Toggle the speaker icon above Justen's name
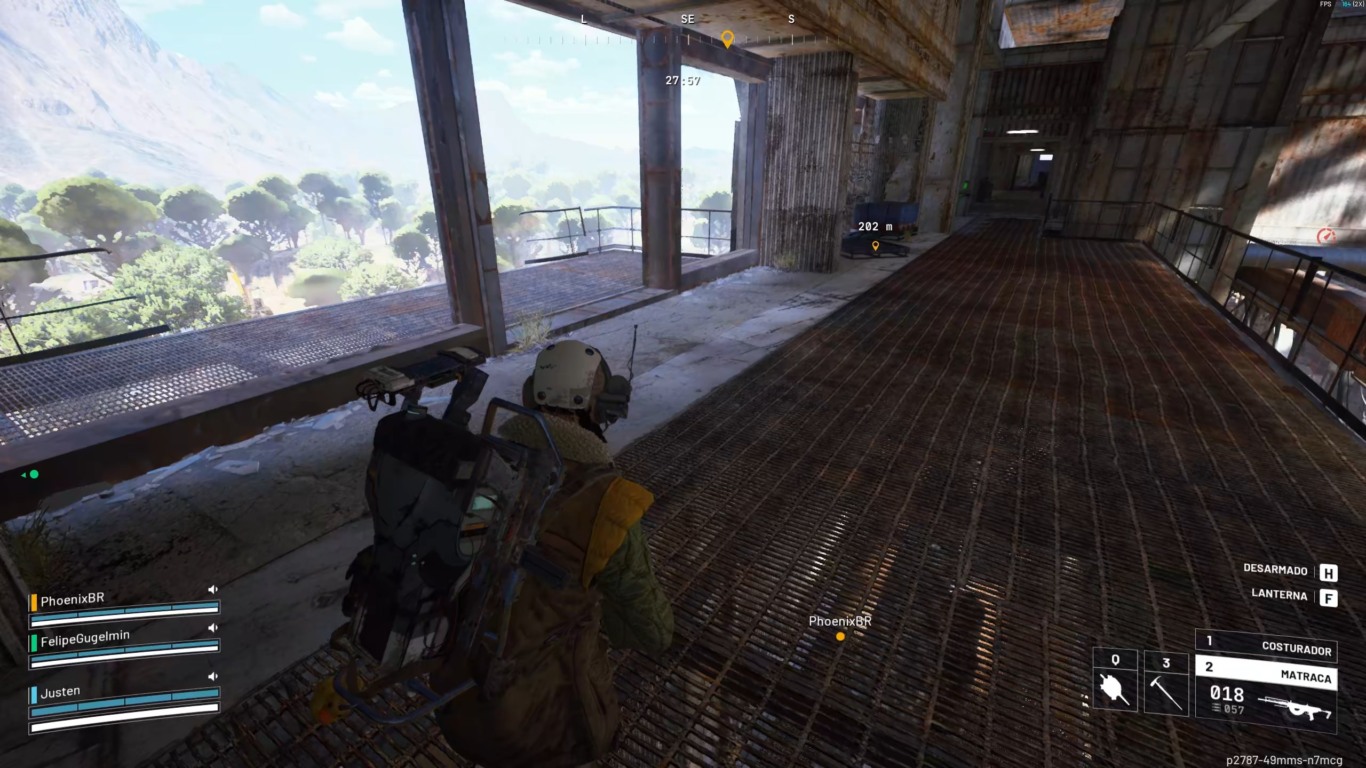 point(212,677)
